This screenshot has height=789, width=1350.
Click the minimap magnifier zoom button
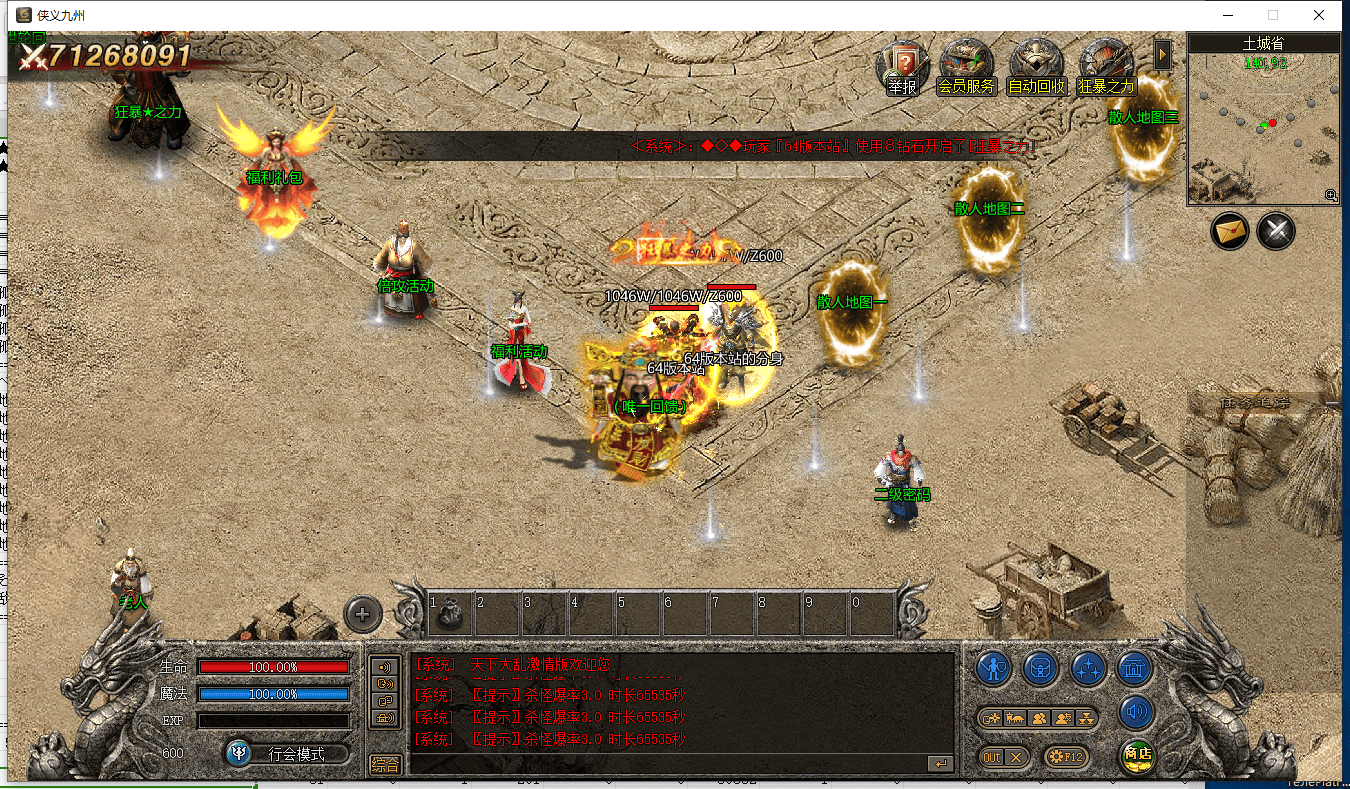click(x=1331, y=196)
